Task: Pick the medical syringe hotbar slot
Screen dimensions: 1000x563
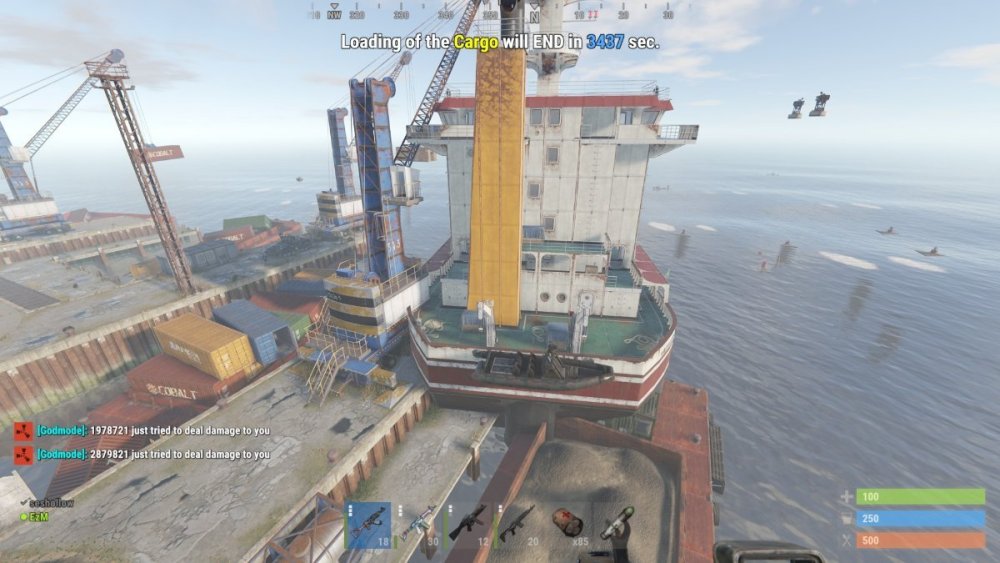Action: [x=618, y=525]
